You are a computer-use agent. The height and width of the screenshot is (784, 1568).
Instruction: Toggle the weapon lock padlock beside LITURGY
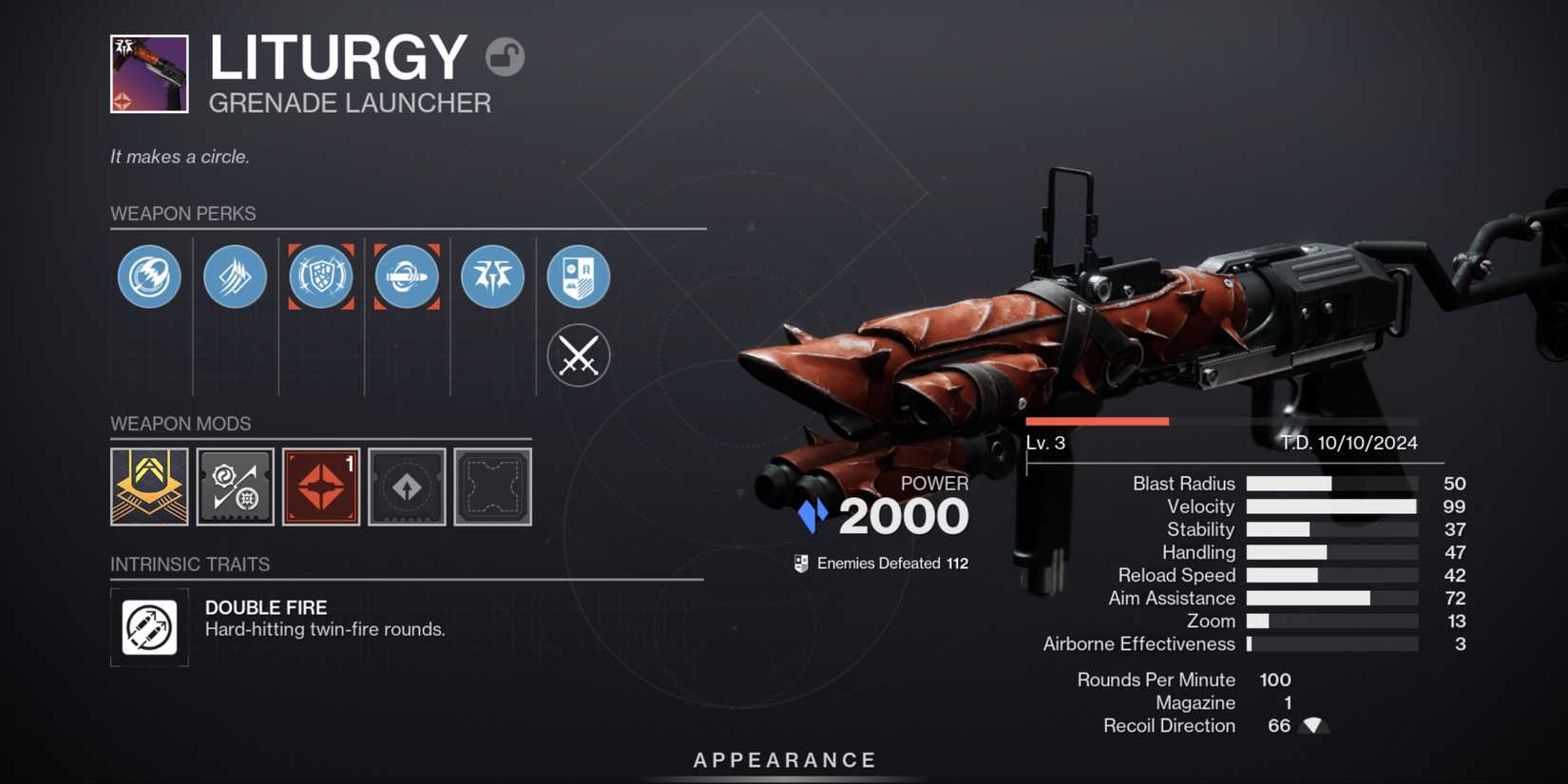(504, 58)
